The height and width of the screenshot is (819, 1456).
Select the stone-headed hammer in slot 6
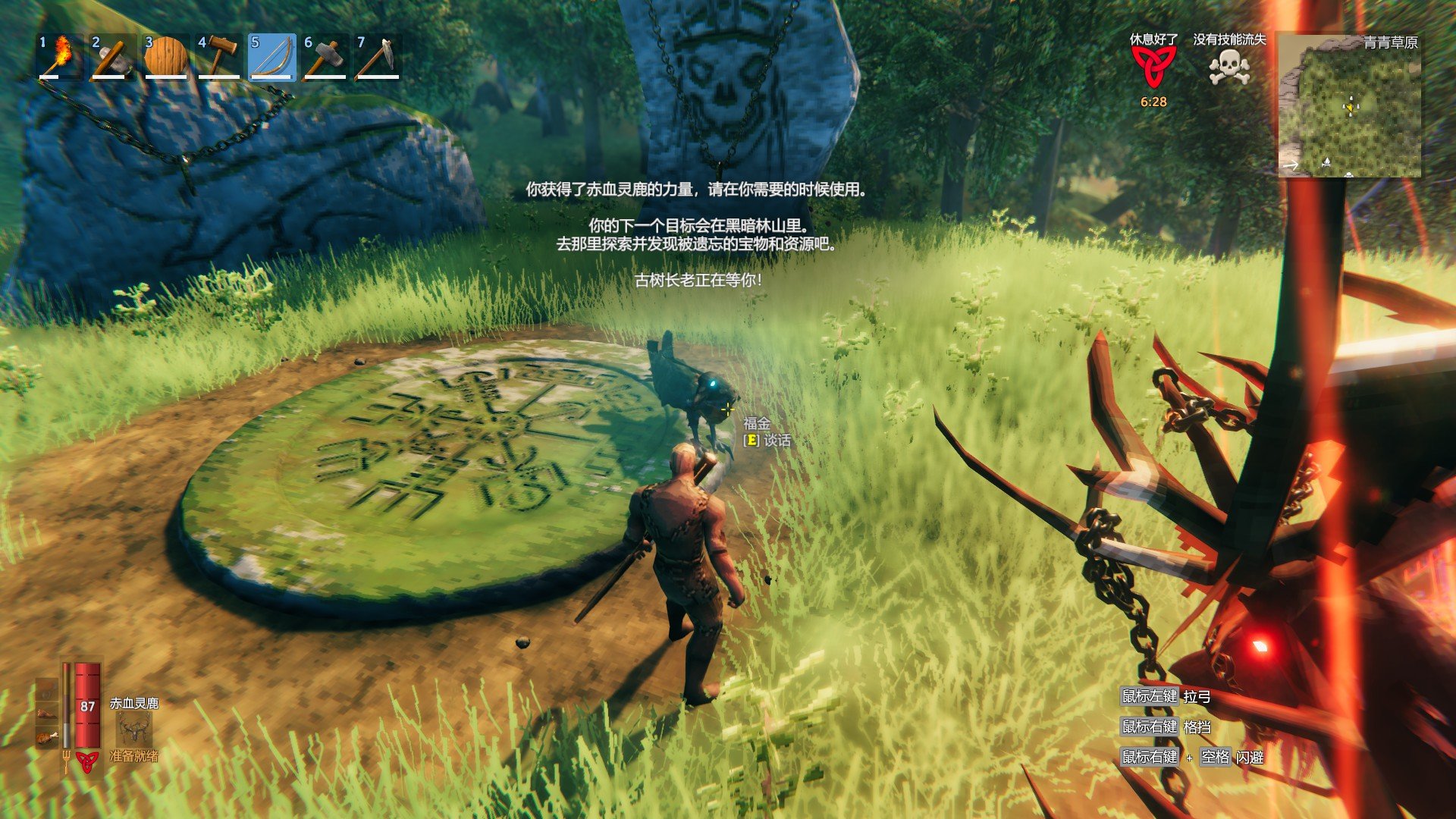pyautogui.click(x=325, y=57)
